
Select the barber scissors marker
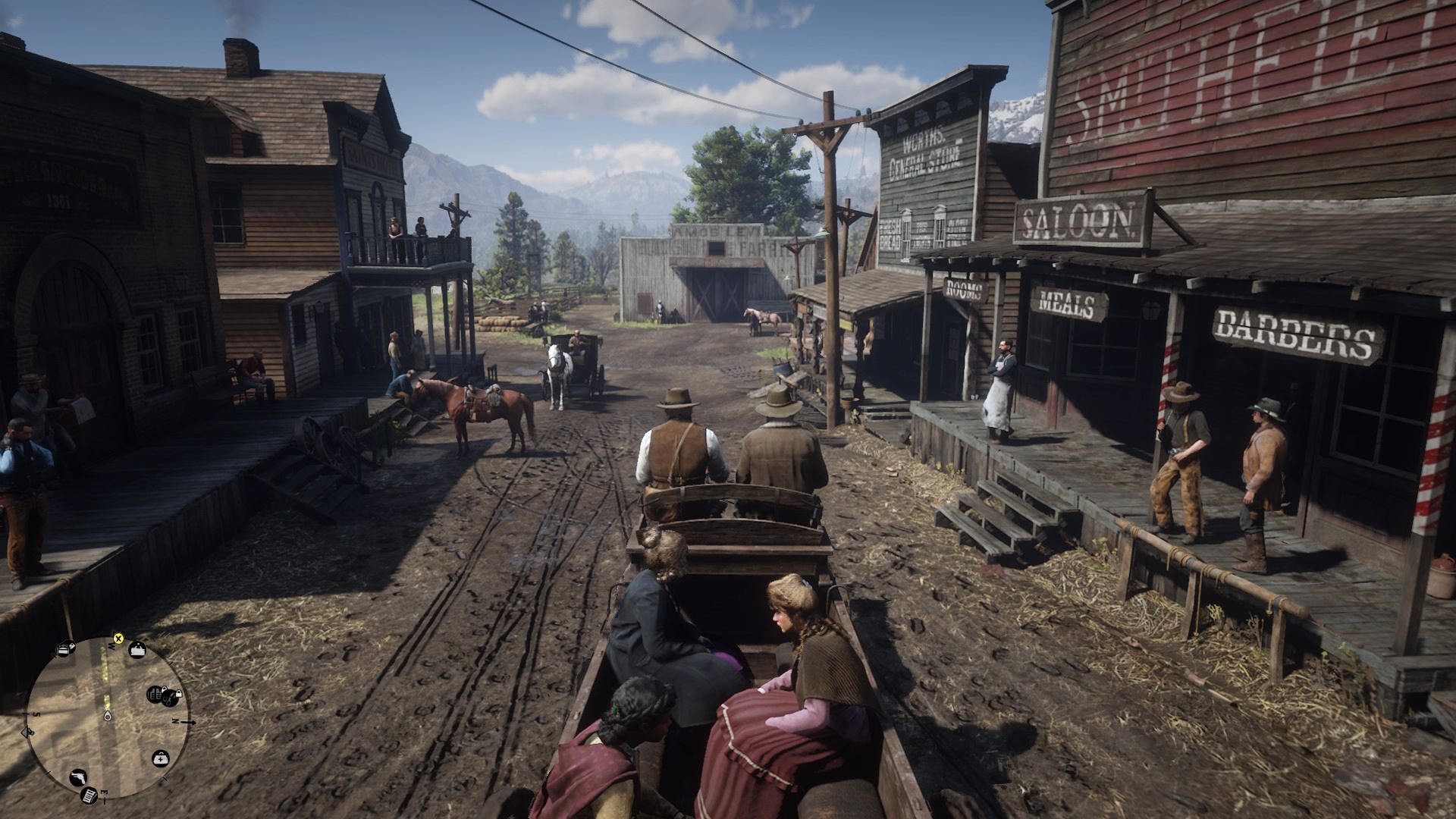(x=170, y=698)
